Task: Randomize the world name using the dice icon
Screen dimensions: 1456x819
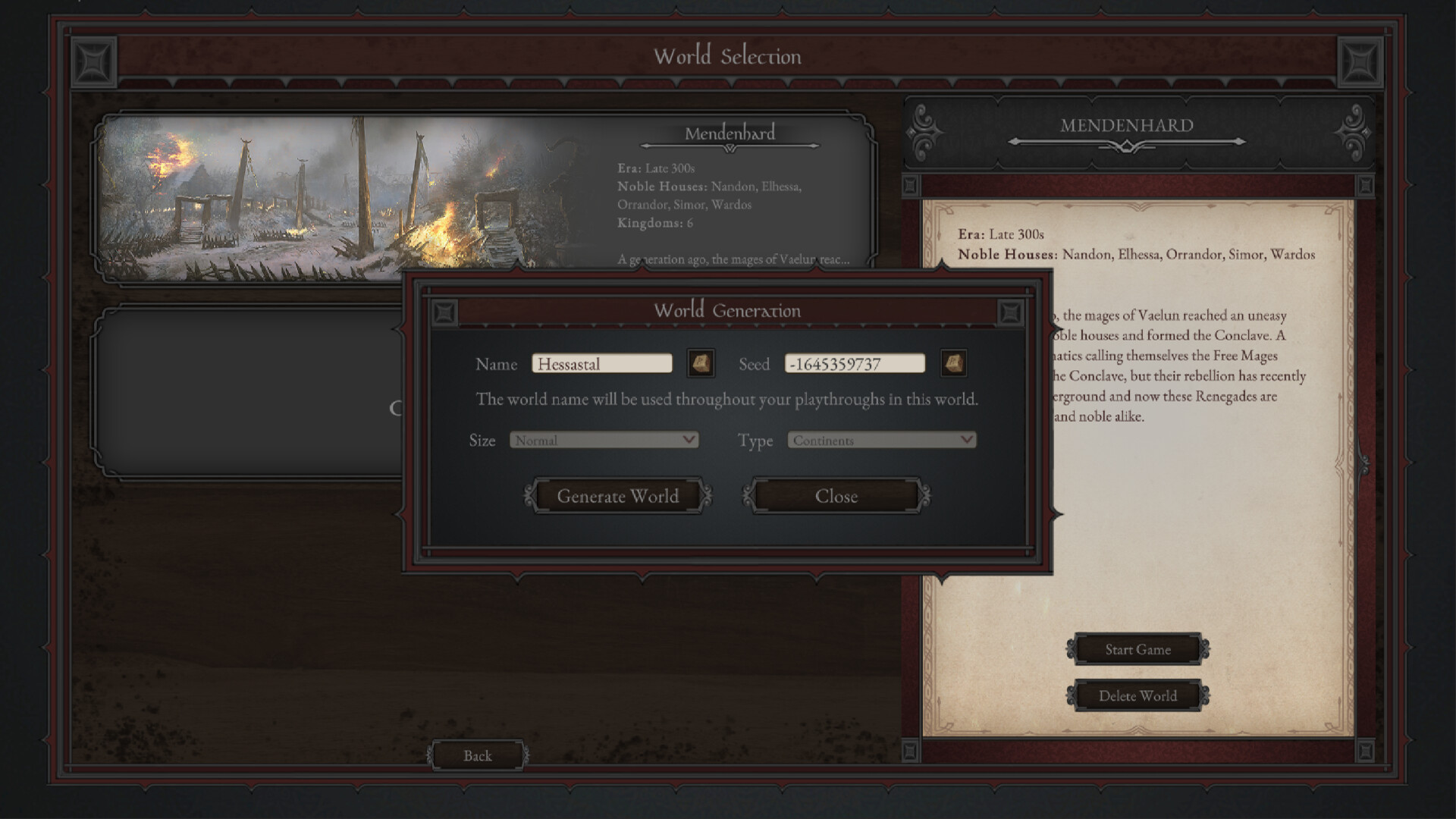Action: tap(701, 364)
